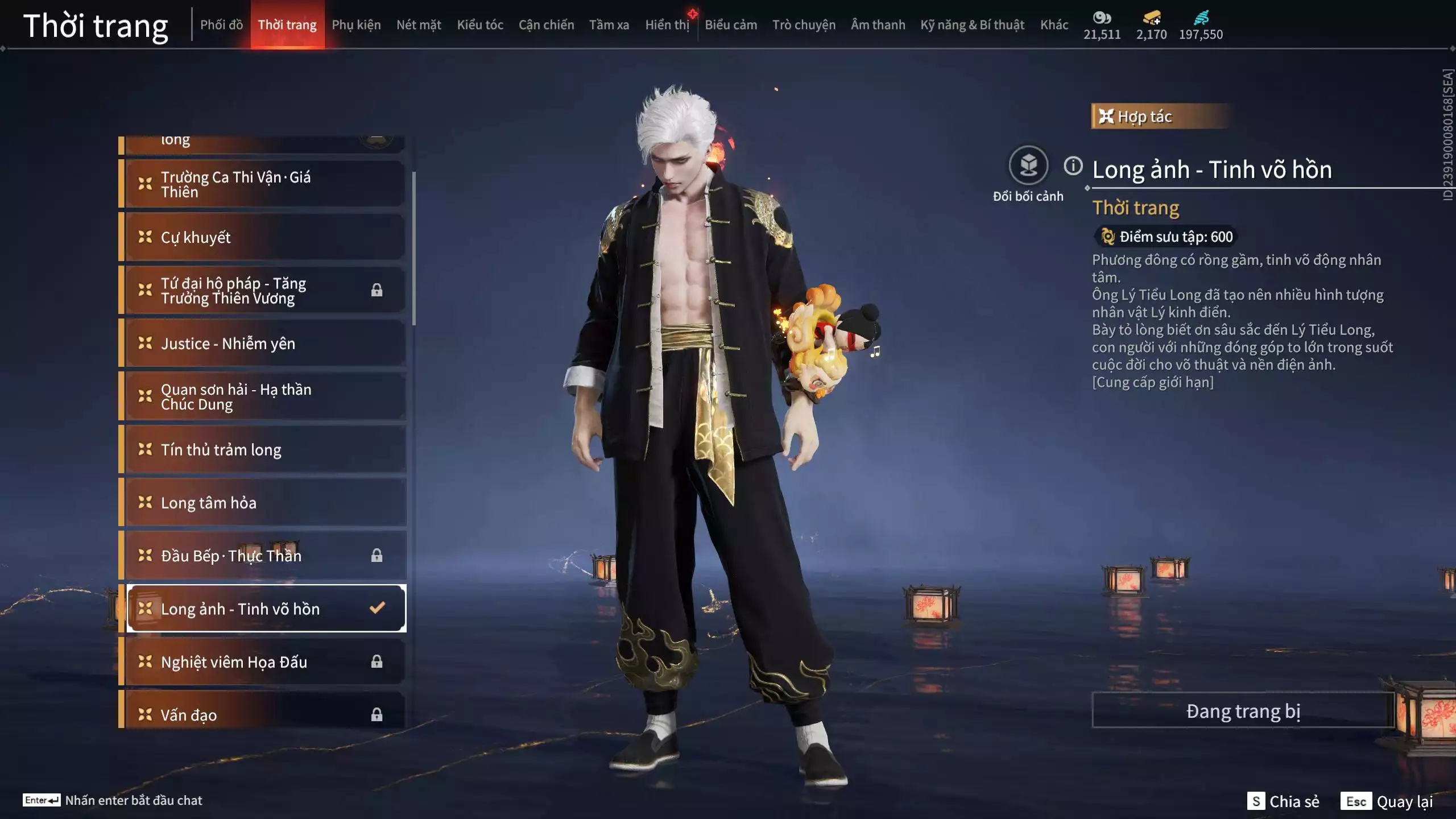Open the outfit info icon
This screenshot has width=1456, height=819.
[1073, 166]
